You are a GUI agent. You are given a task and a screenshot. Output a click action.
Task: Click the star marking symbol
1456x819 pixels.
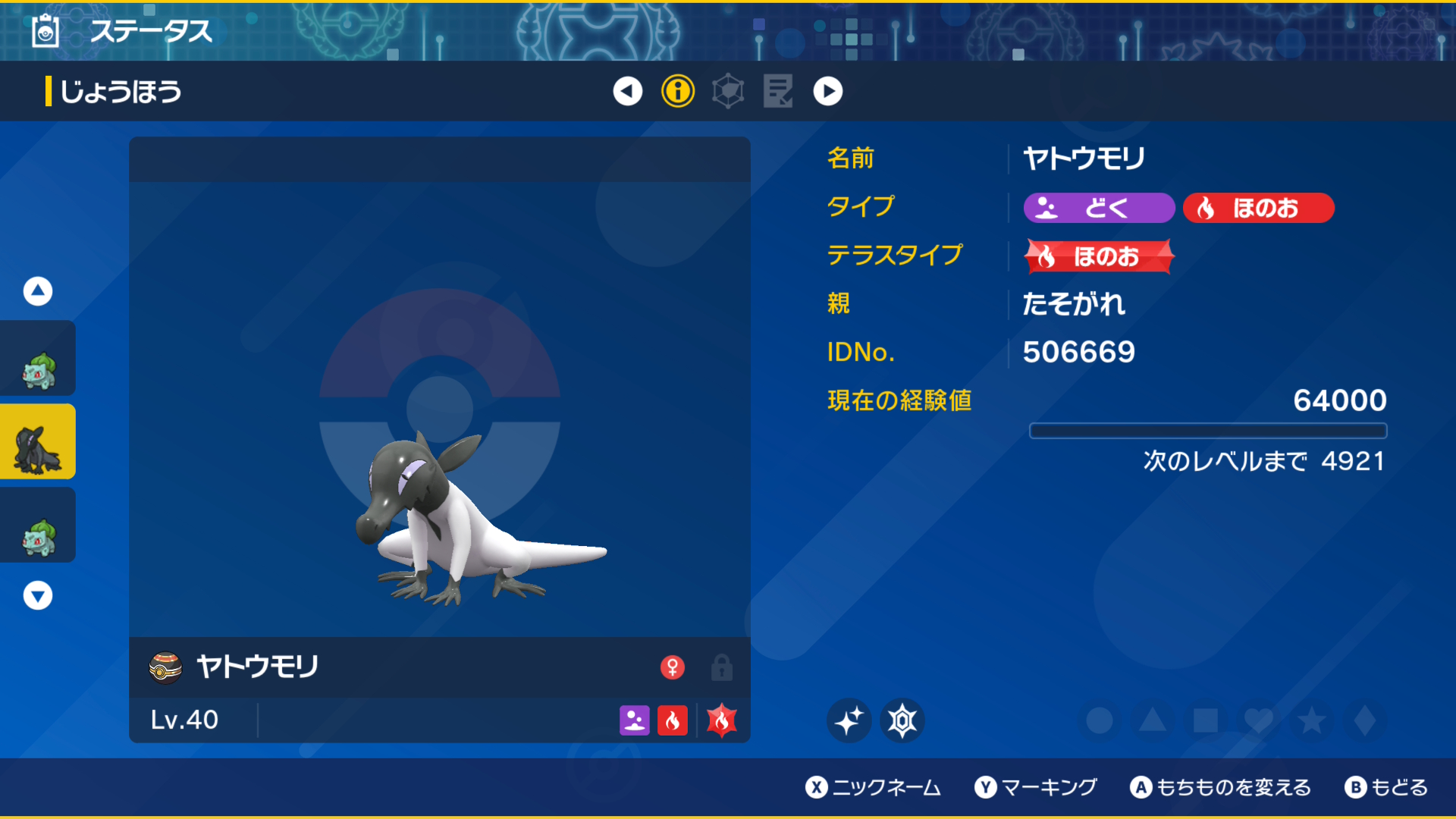(1312, 720)
